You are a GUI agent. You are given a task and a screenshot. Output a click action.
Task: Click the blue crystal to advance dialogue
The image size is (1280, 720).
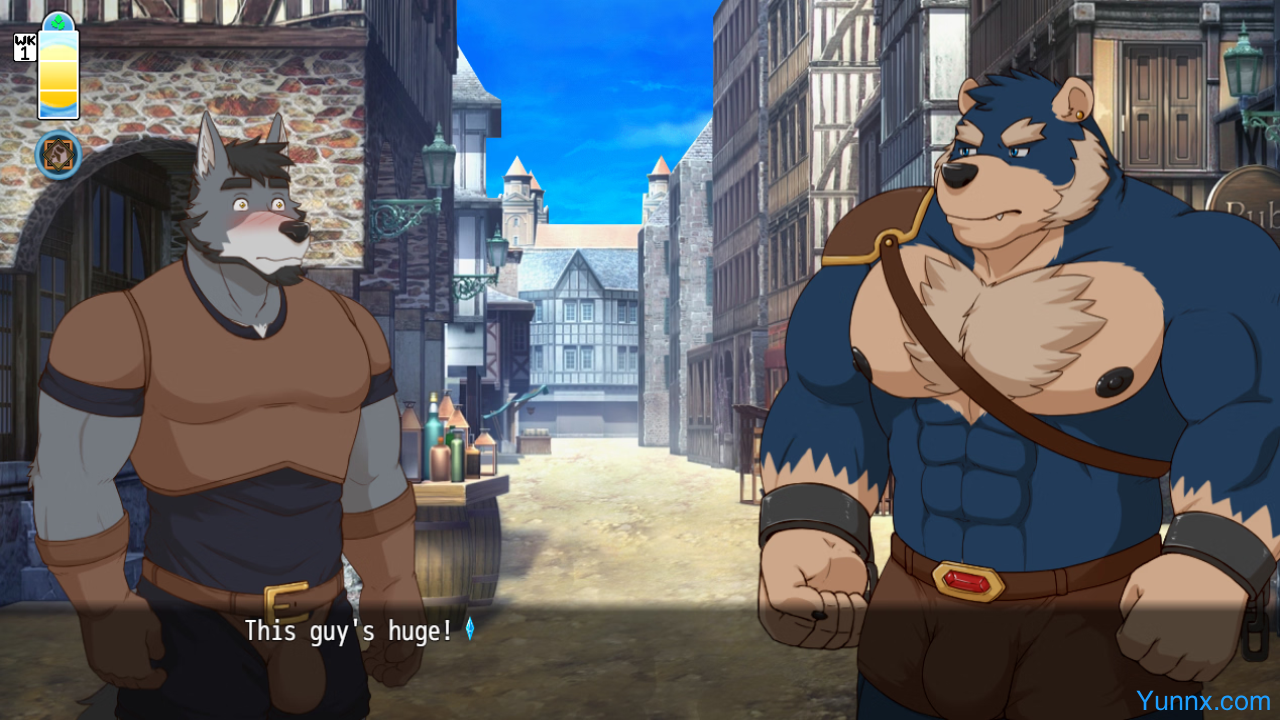coord(469,629)
